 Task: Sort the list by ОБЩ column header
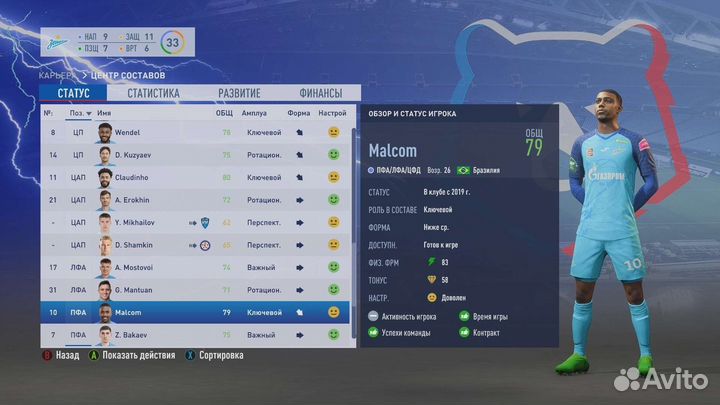point(225,113)
